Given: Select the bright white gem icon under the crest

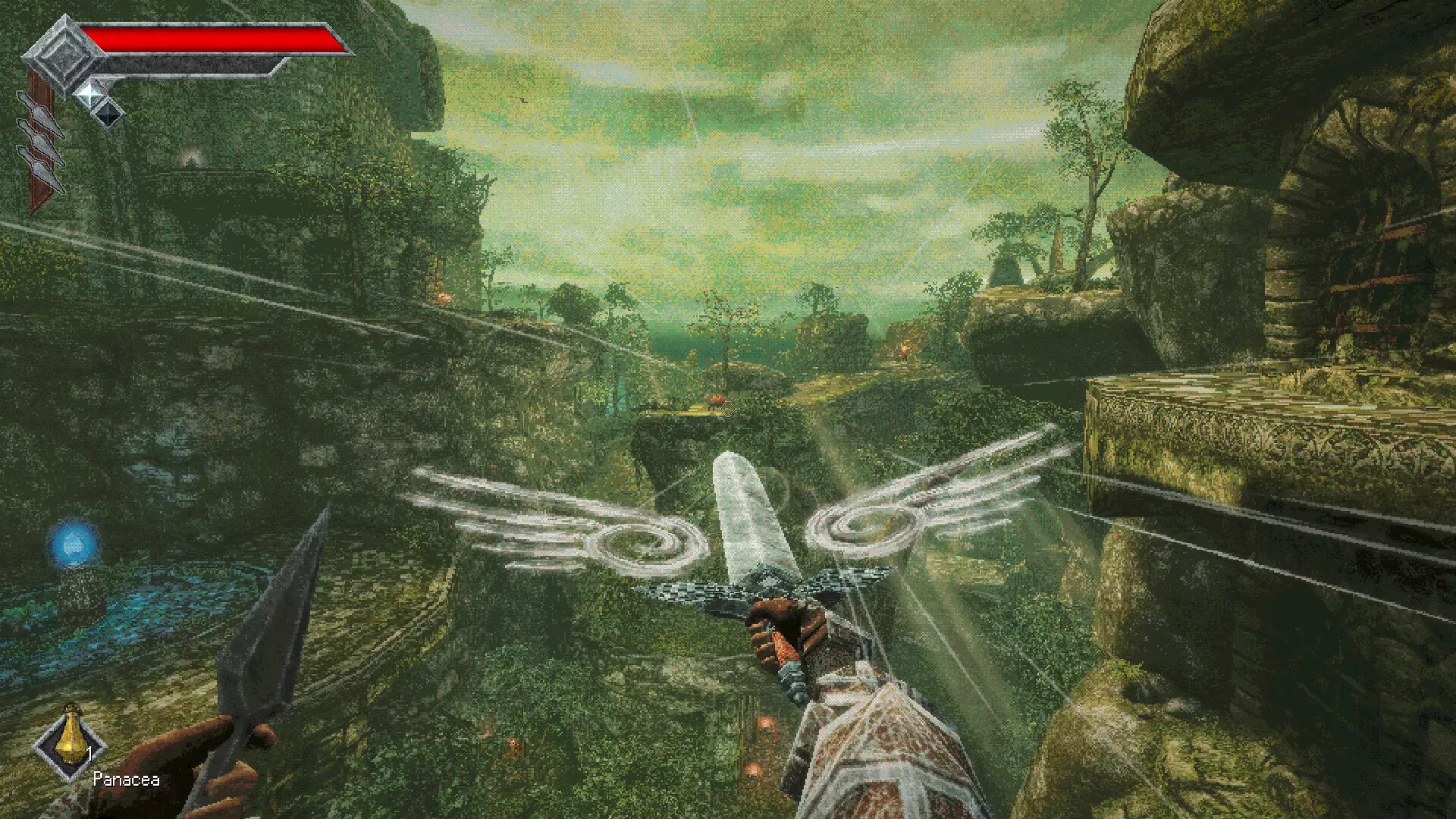Looking at the screenshot, I should coord(89,96).
